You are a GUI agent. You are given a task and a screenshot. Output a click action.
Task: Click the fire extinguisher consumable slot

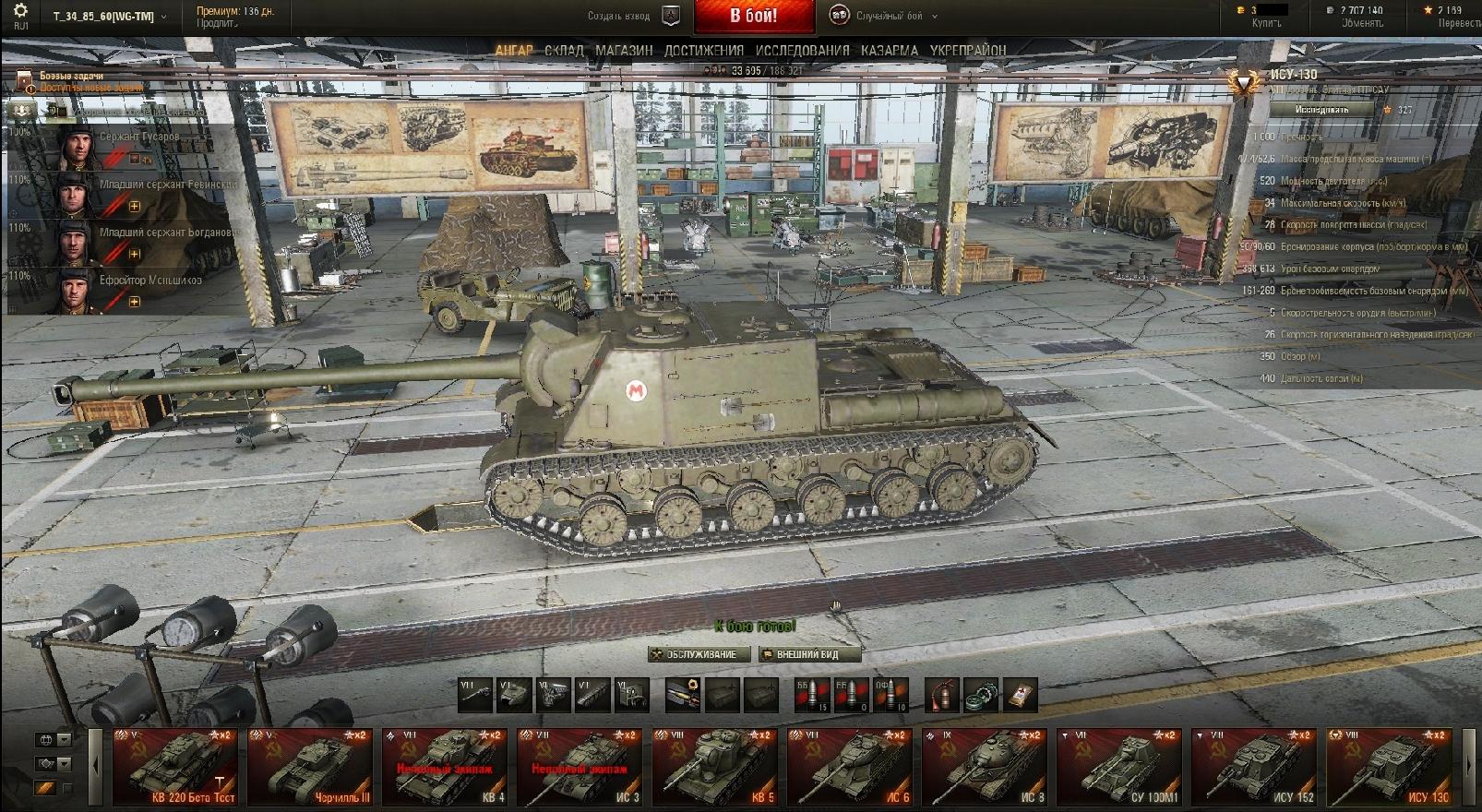click(941, 695)
